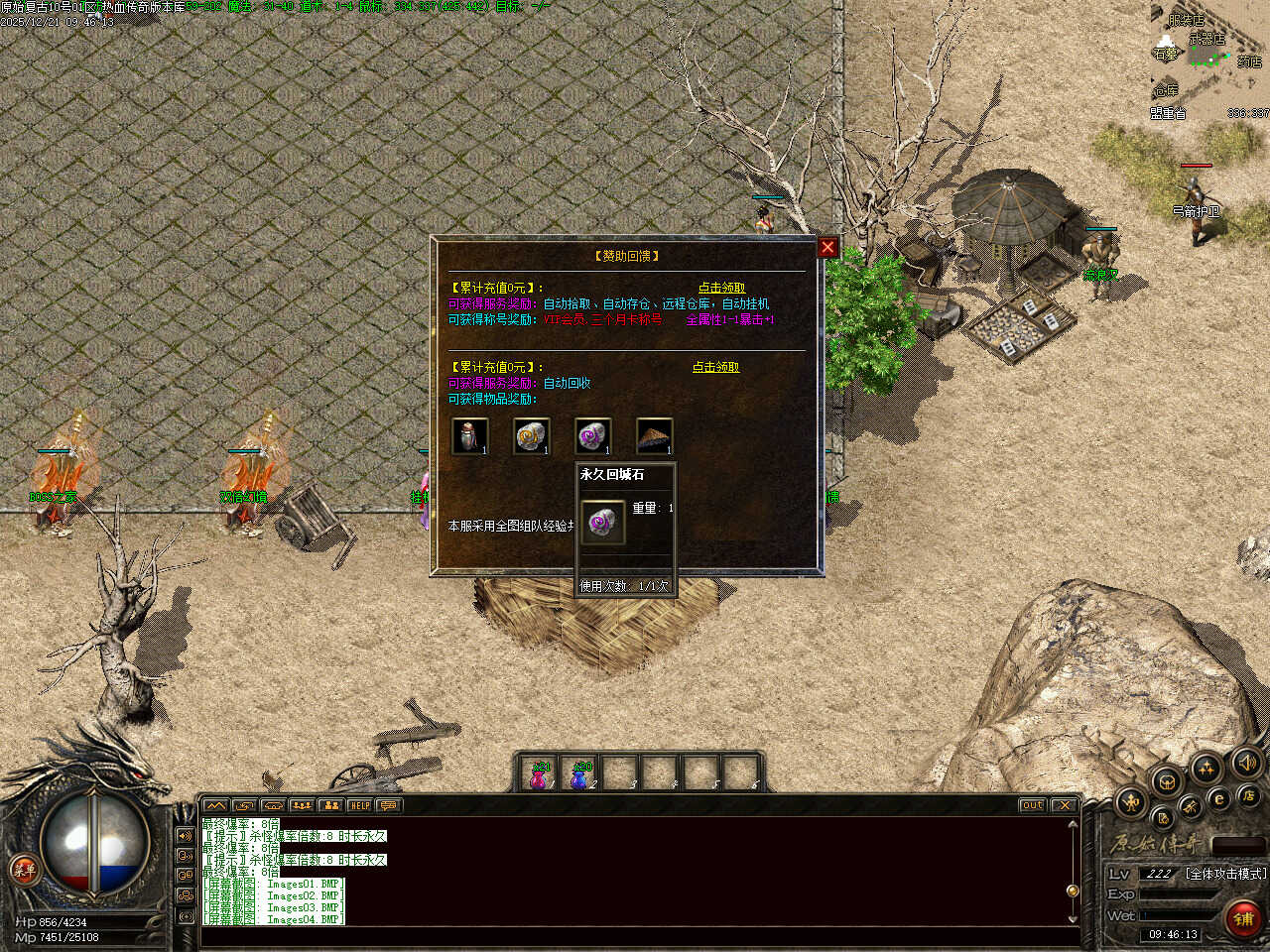Close the 赞助回馈 sponsor reward window

point(827,247)
